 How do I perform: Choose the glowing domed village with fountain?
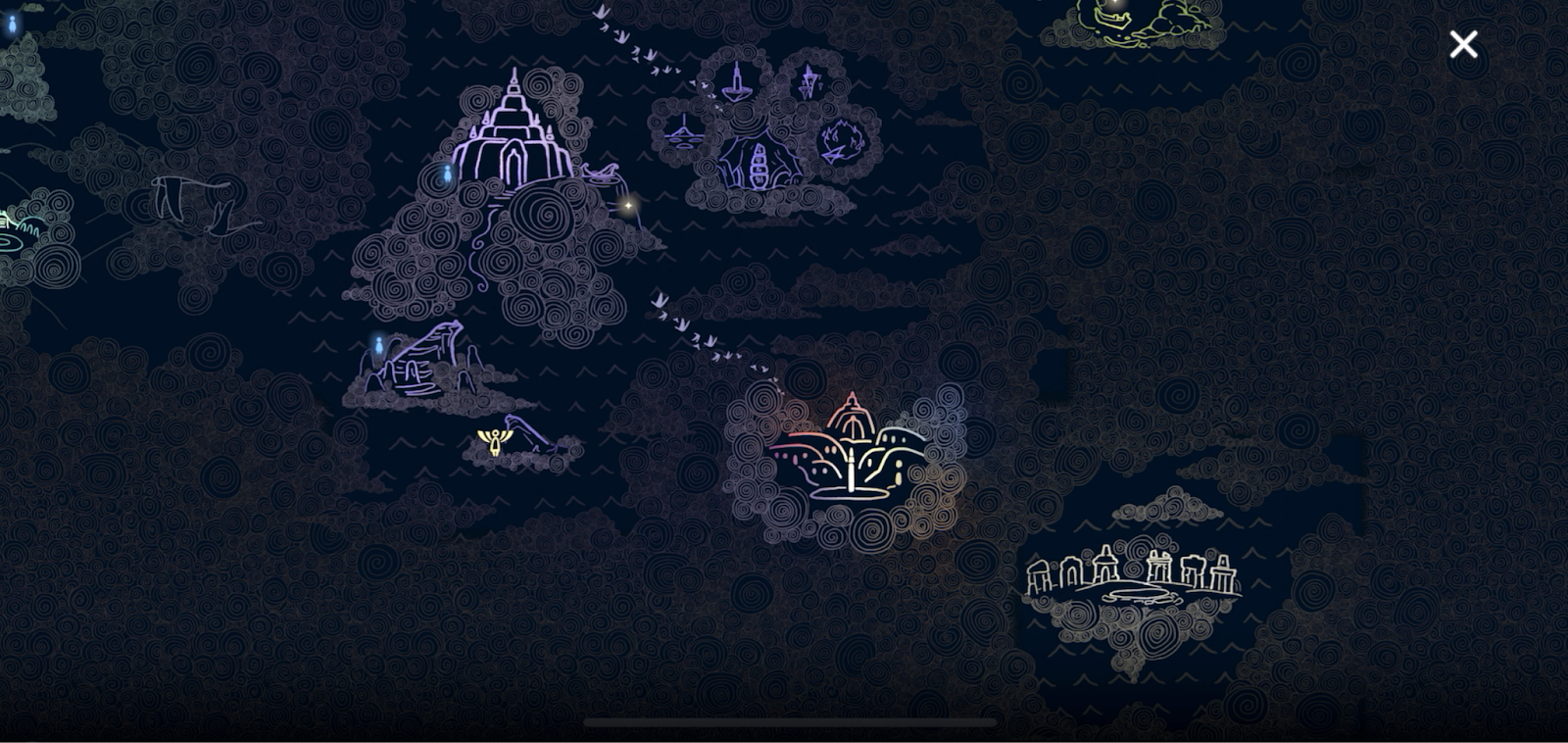tap(849, 449)
